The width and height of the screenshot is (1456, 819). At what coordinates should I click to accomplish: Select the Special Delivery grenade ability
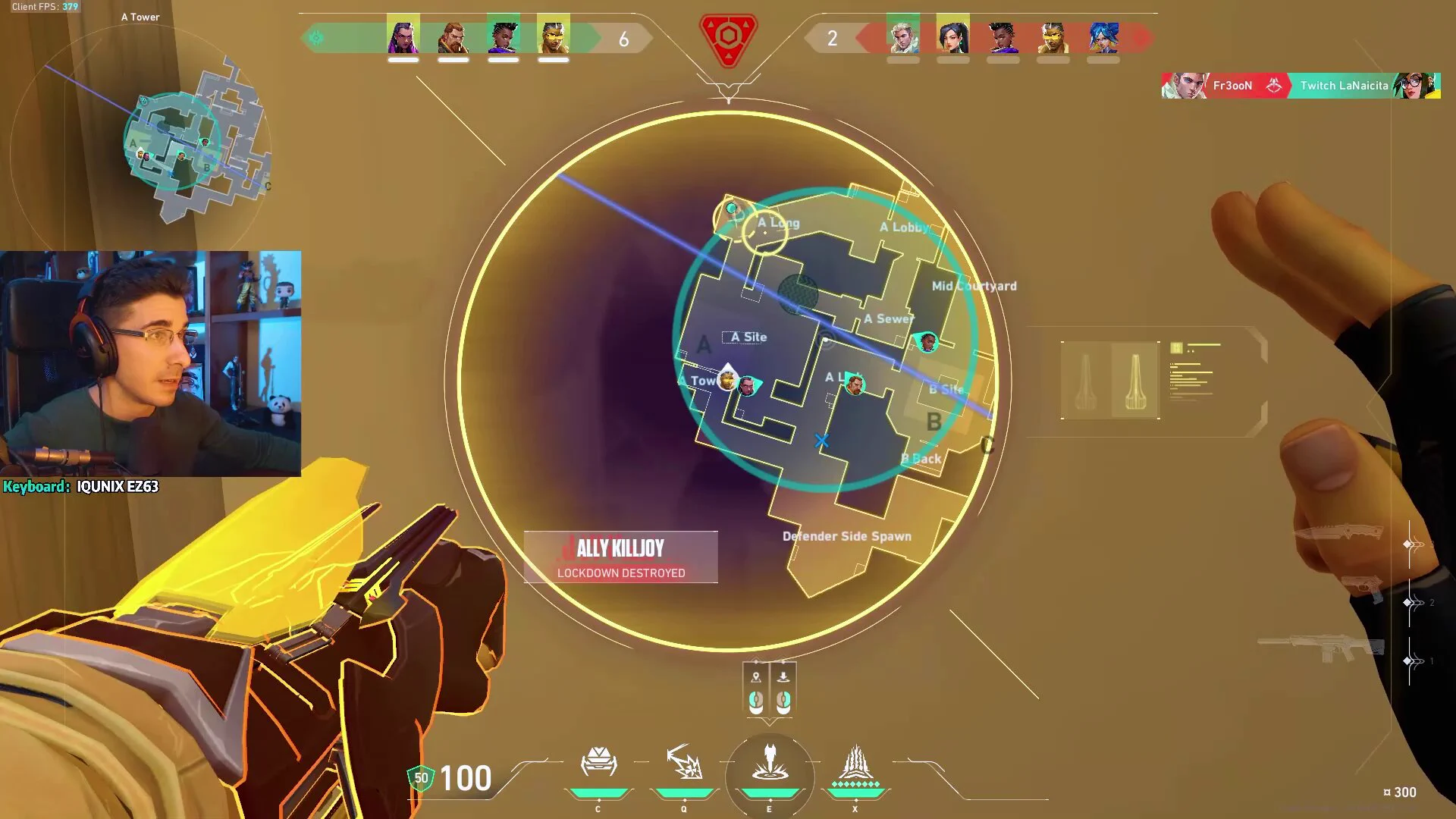click(x=684, y=763)
